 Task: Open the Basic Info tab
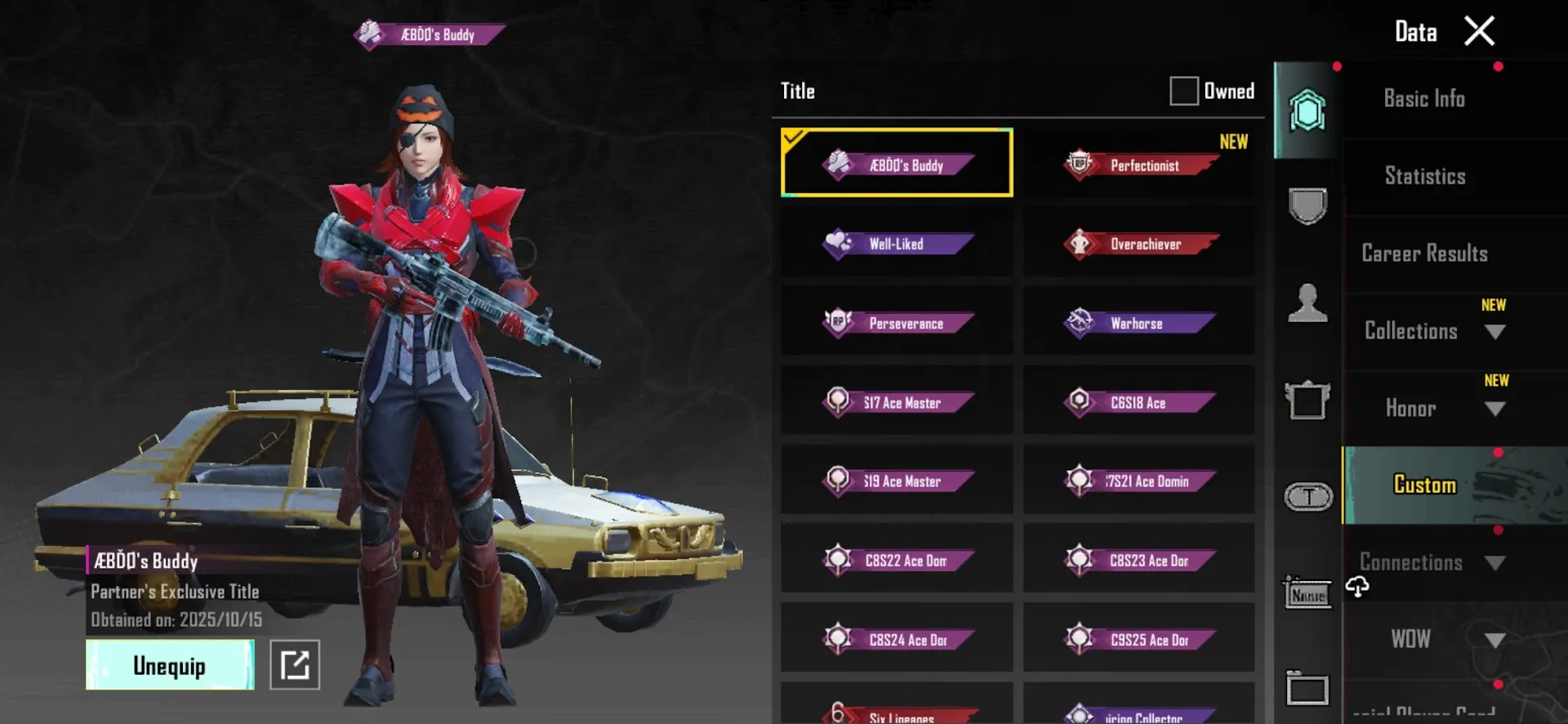click(x=1424, y=98)
